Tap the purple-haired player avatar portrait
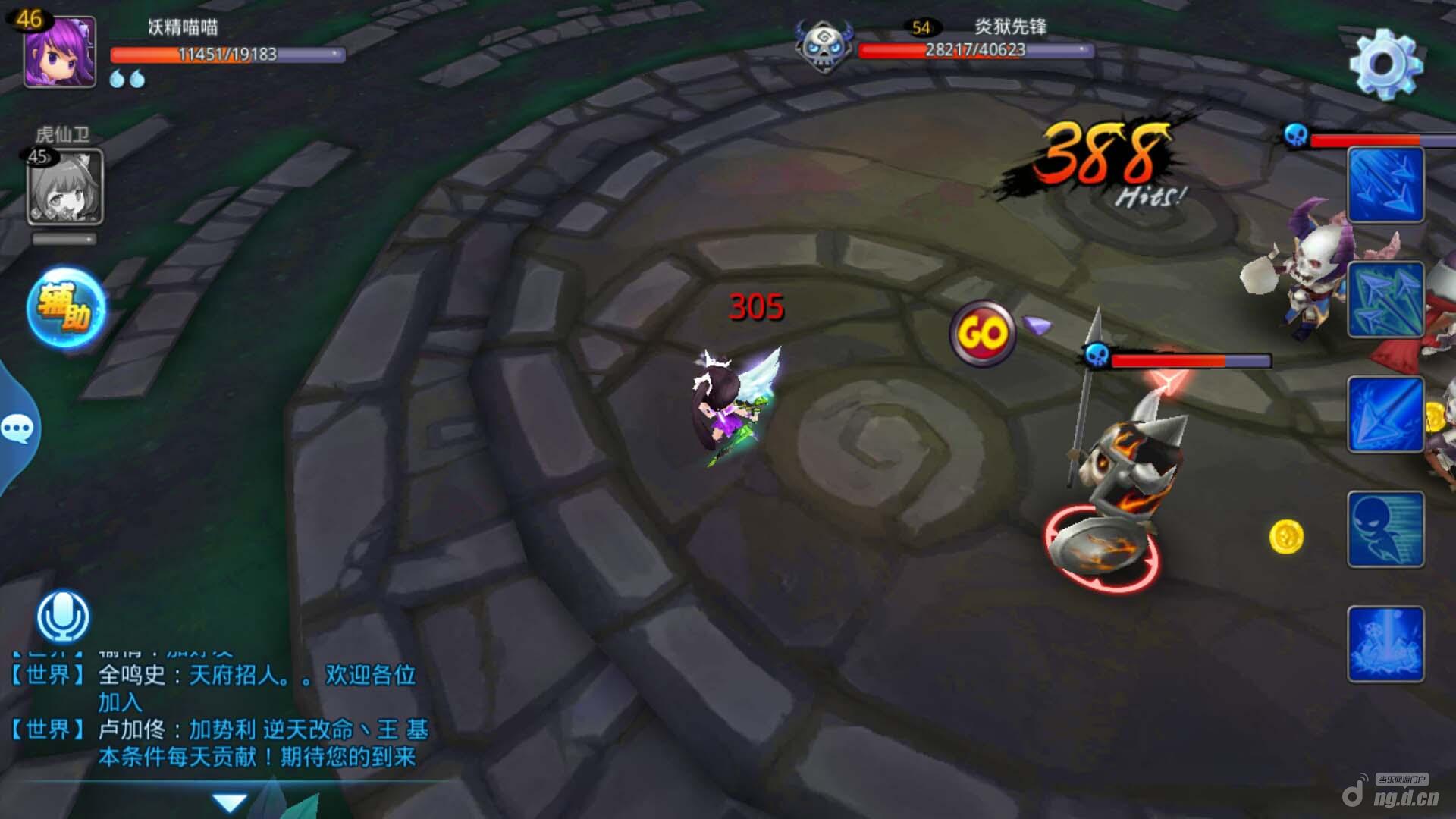1456x819 pixels. tap(60, 52)
